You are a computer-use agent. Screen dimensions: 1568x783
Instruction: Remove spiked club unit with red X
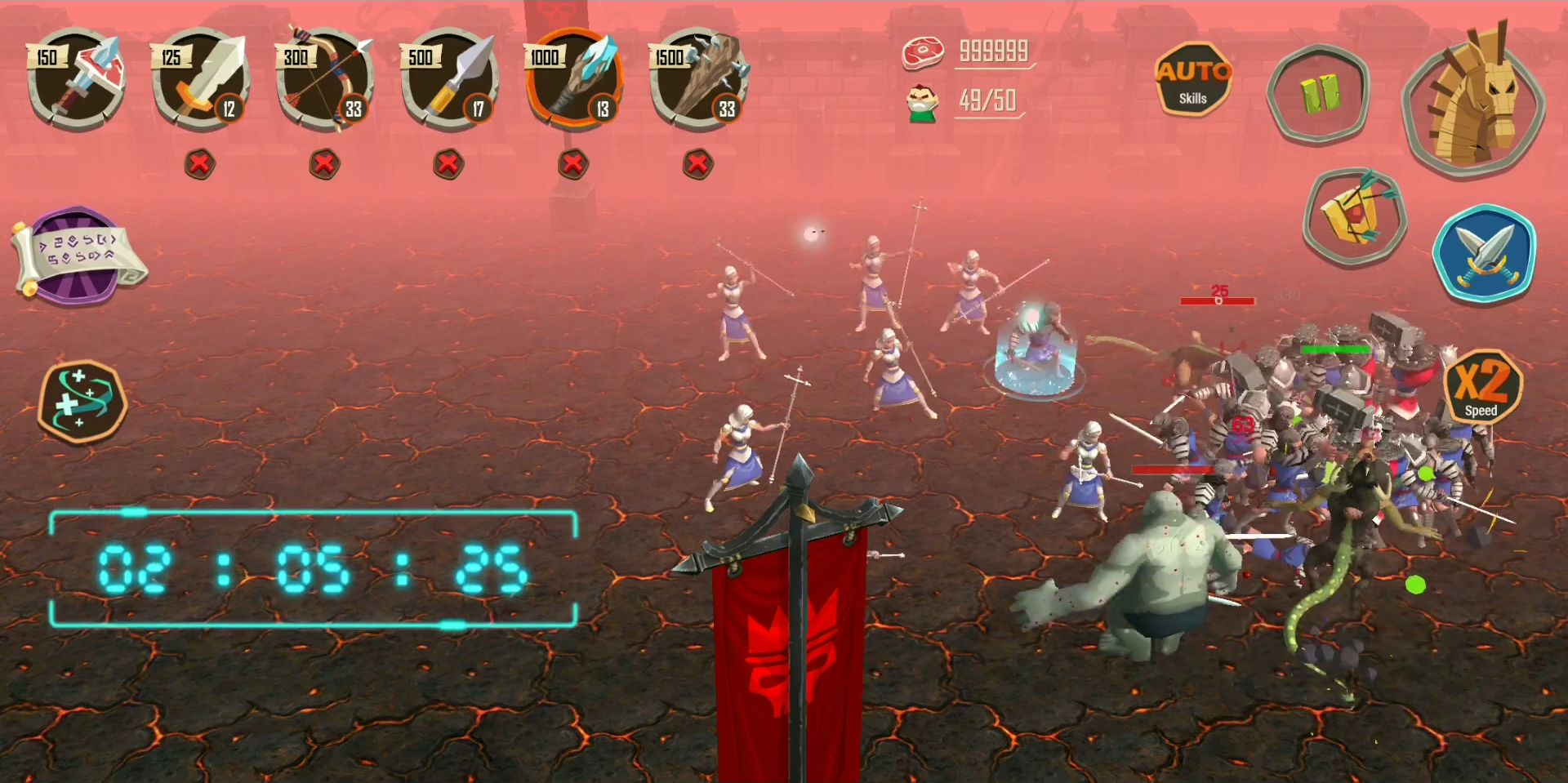pyautogui.click(x=697, y=164)
